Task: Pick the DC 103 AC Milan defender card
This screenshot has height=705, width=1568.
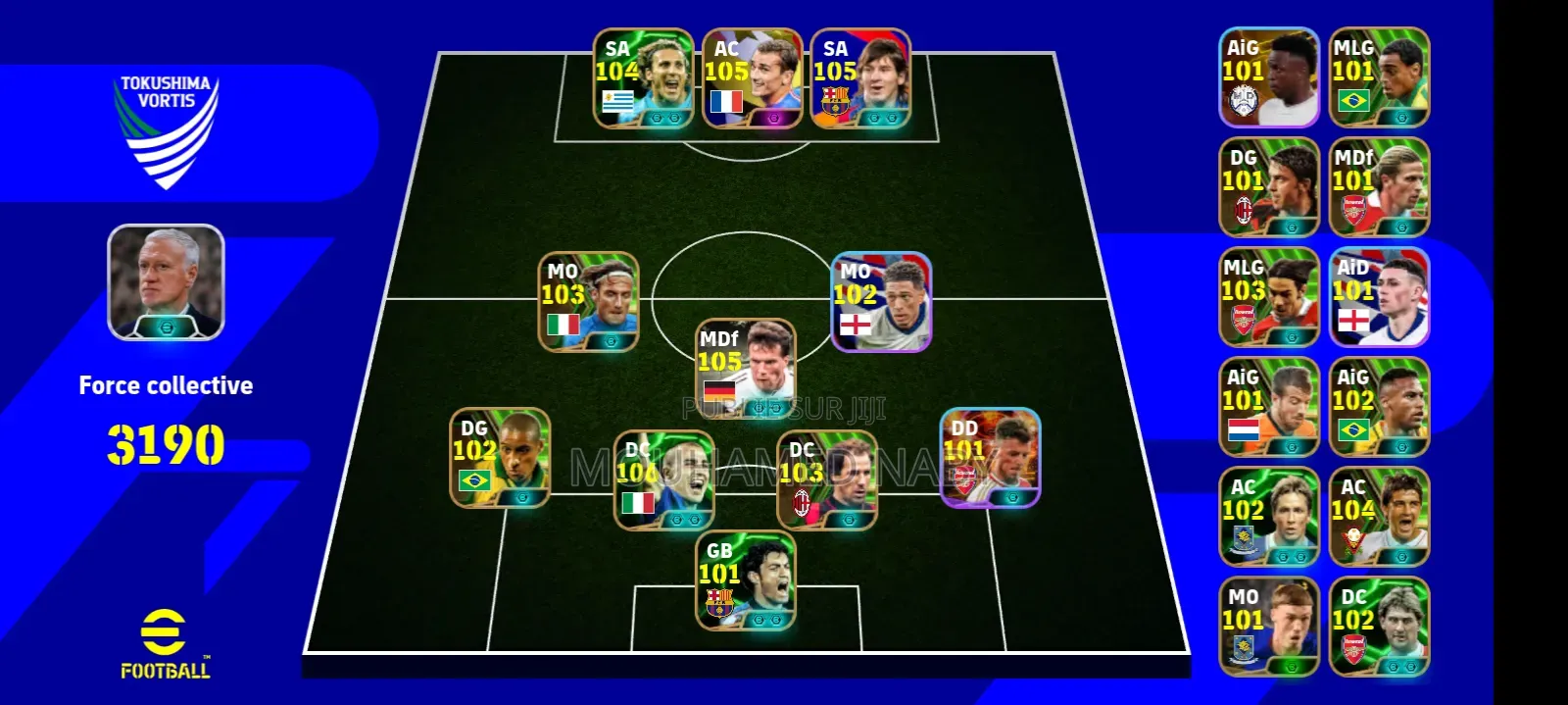Action: coord(827,480)
